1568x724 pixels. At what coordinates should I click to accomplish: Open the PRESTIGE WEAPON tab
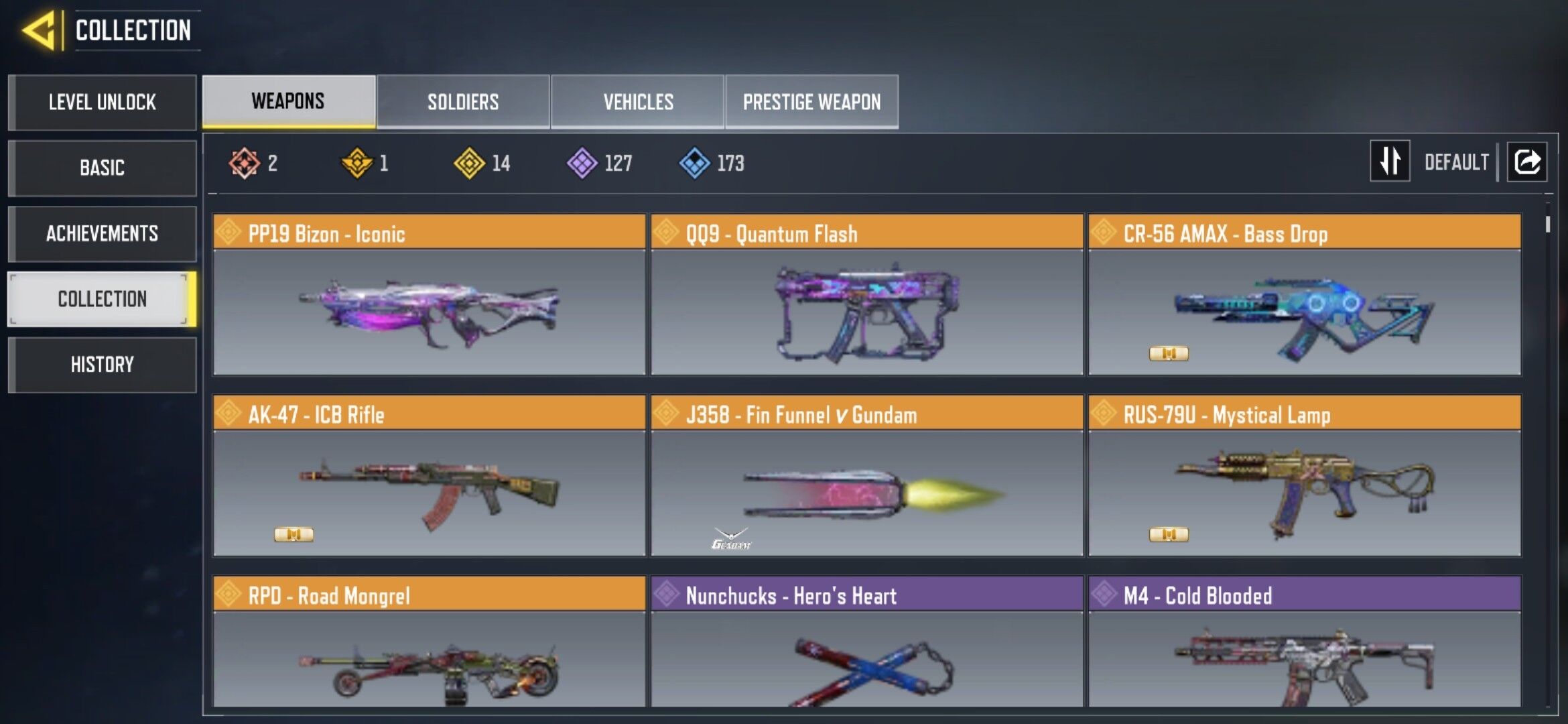pyautogui.click(x=811, y=101)
